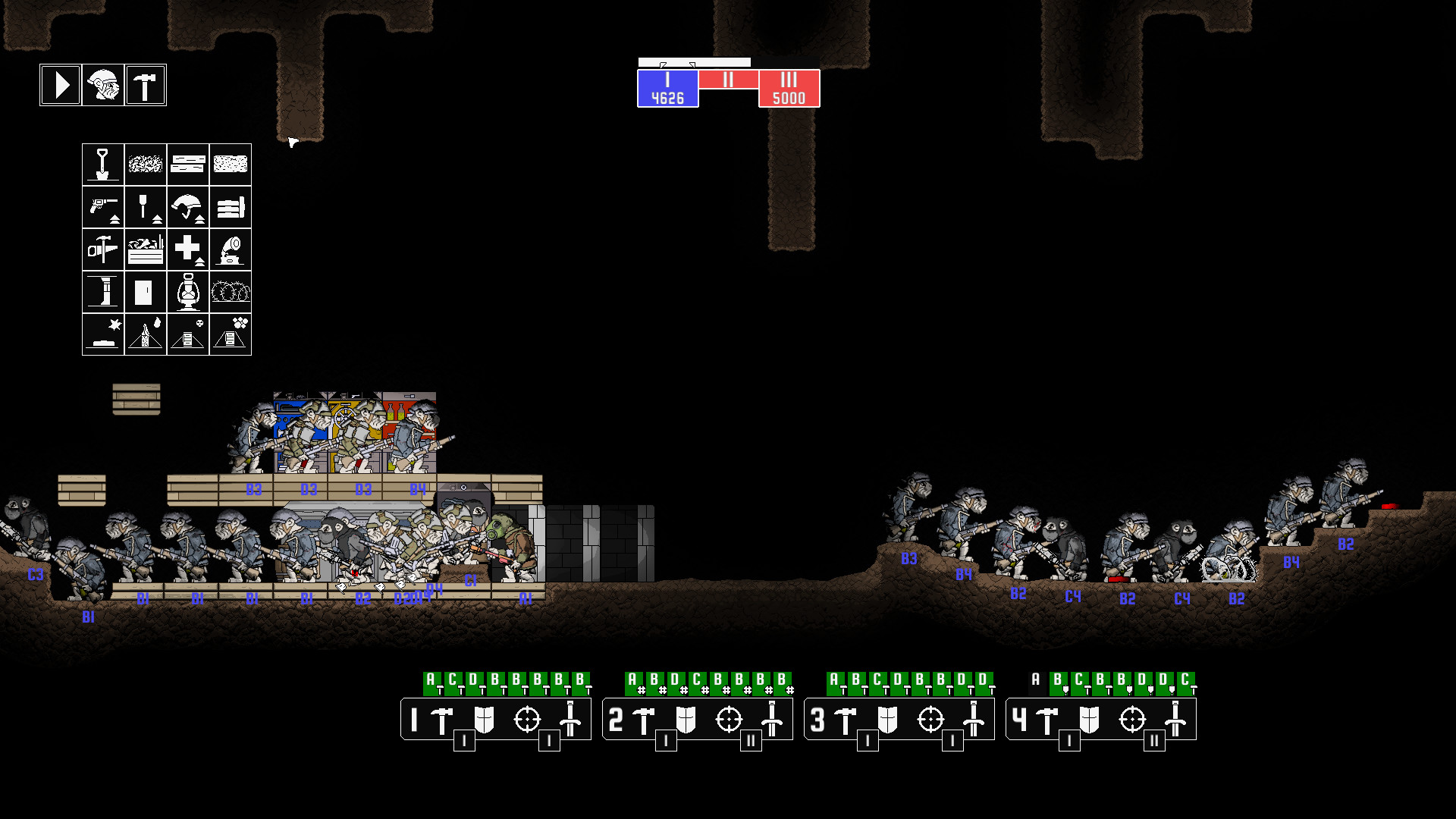Select the medical cross upgrade

(x=189, y=249)
